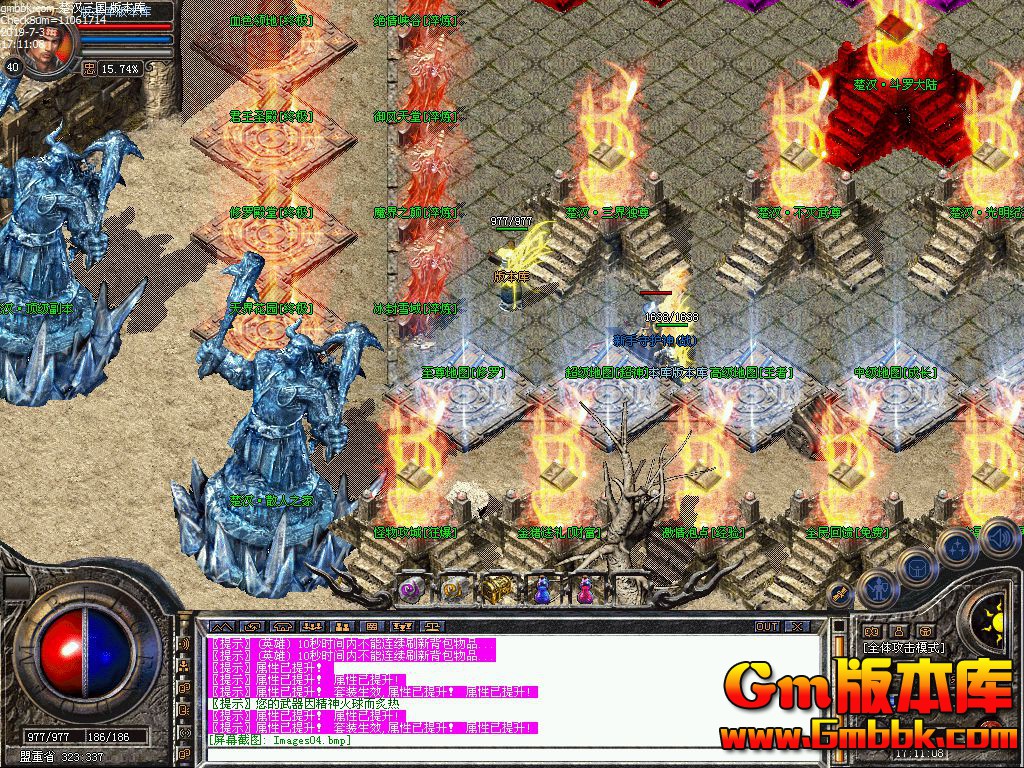
Task: Open the bag round button
Action: click(x=916, y=568)
